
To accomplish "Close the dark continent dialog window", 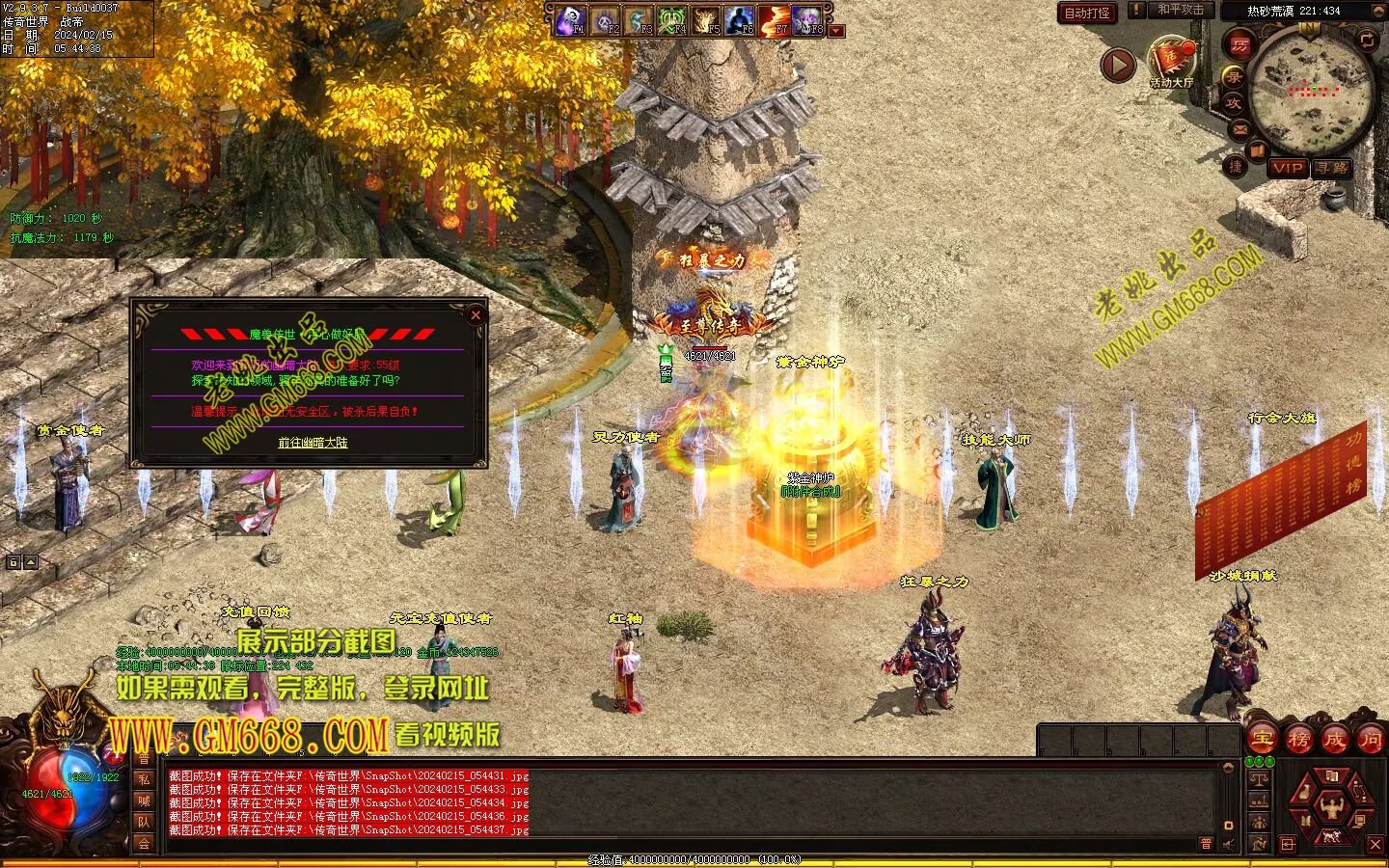I will (475, 314).
